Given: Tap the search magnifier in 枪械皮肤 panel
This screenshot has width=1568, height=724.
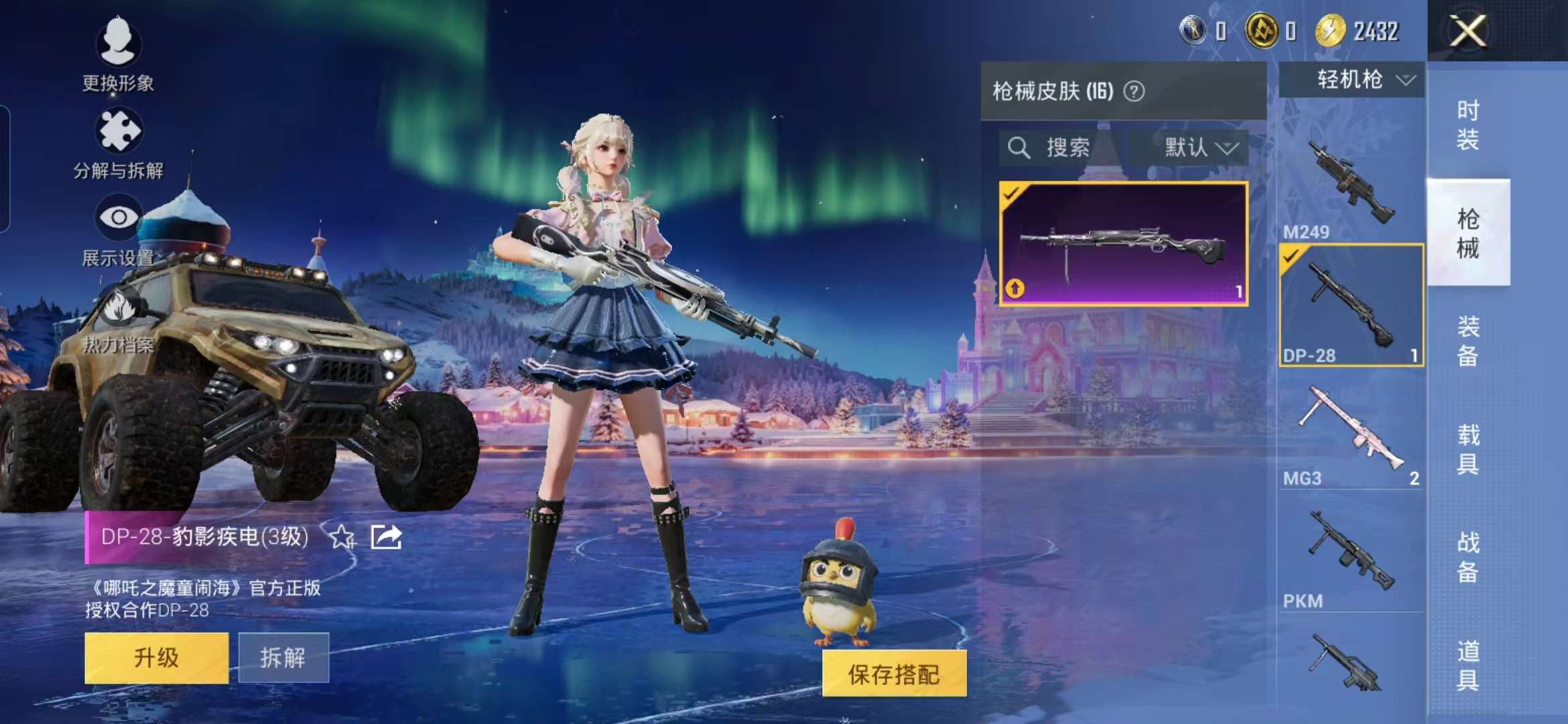Looking at the screenshot, I should tap(1021, 149).
